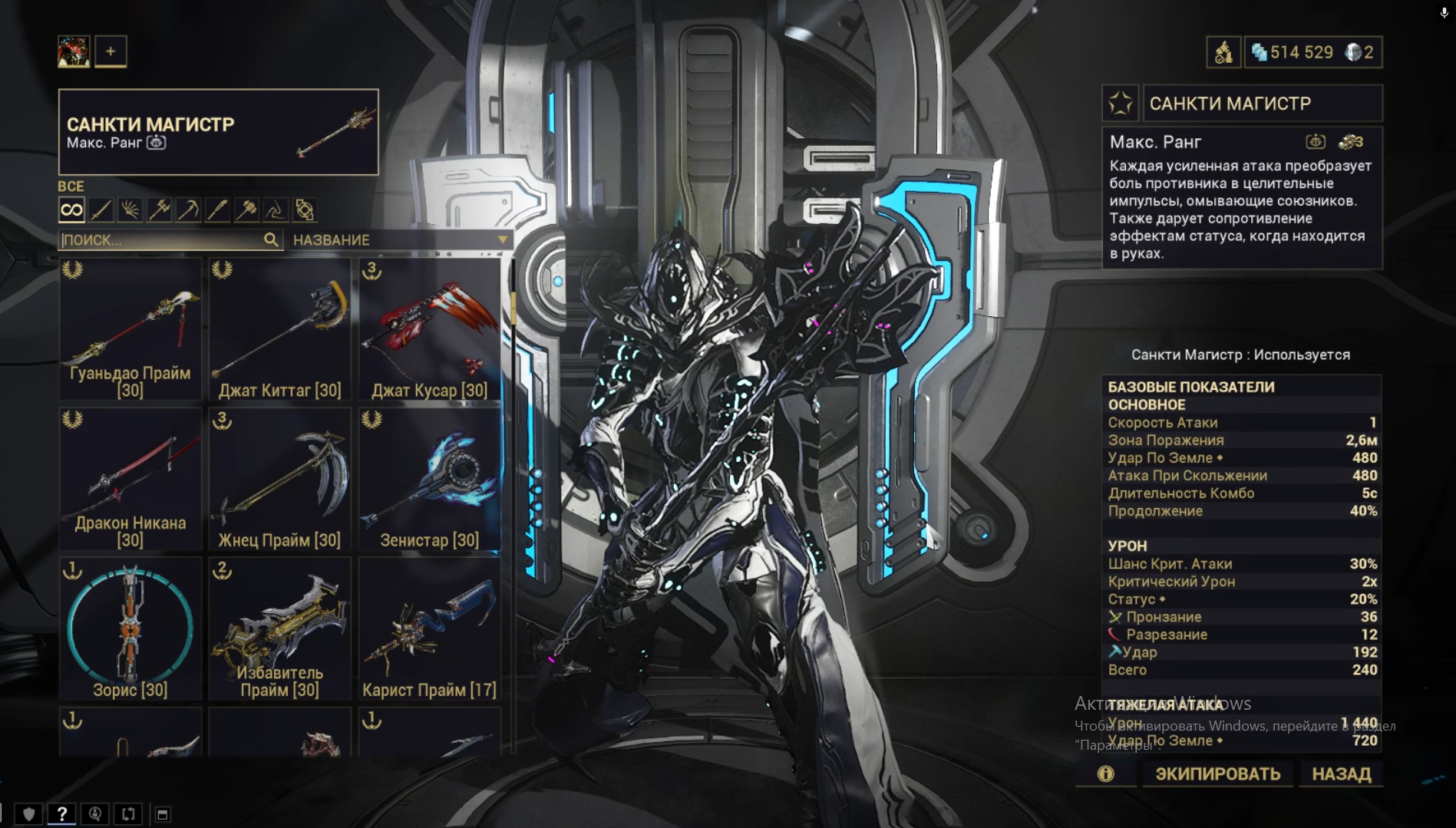This screenshot has height=828, width=1456.
Task: Choose the Джат Киттаг weapon tile
Action: 280,328
